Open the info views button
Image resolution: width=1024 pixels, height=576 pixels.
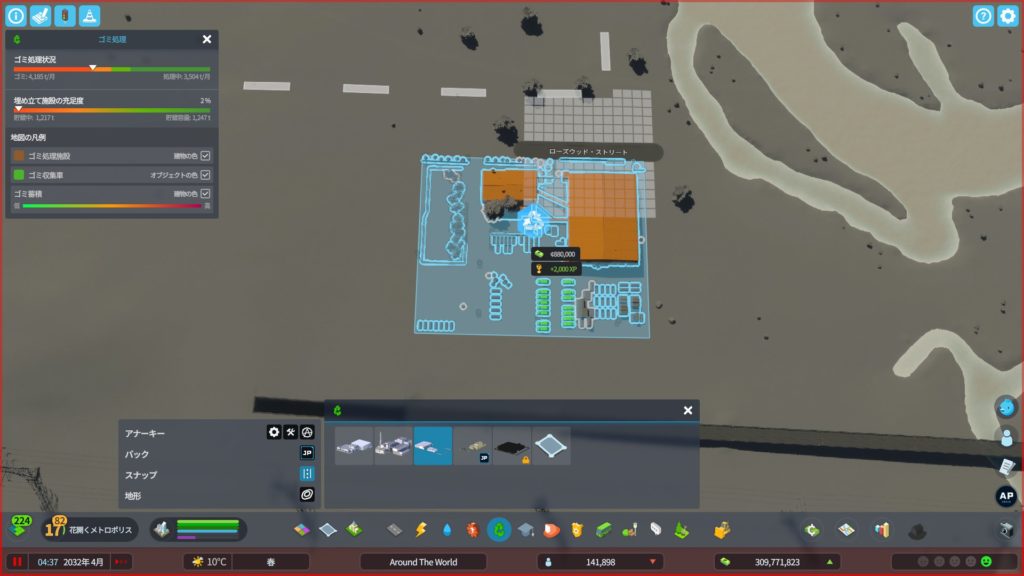(x=16, y=16)
